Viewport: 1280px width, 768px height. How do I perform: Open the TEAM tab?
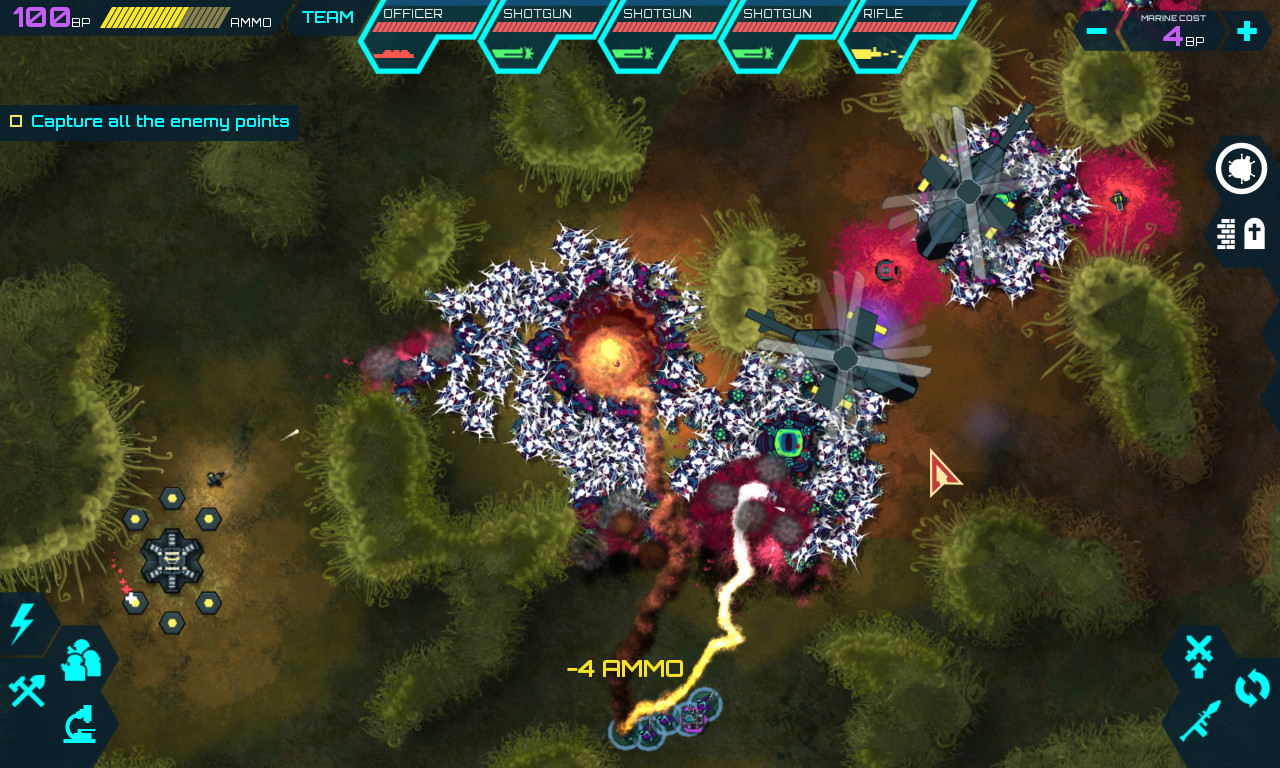tap(328, 17)
